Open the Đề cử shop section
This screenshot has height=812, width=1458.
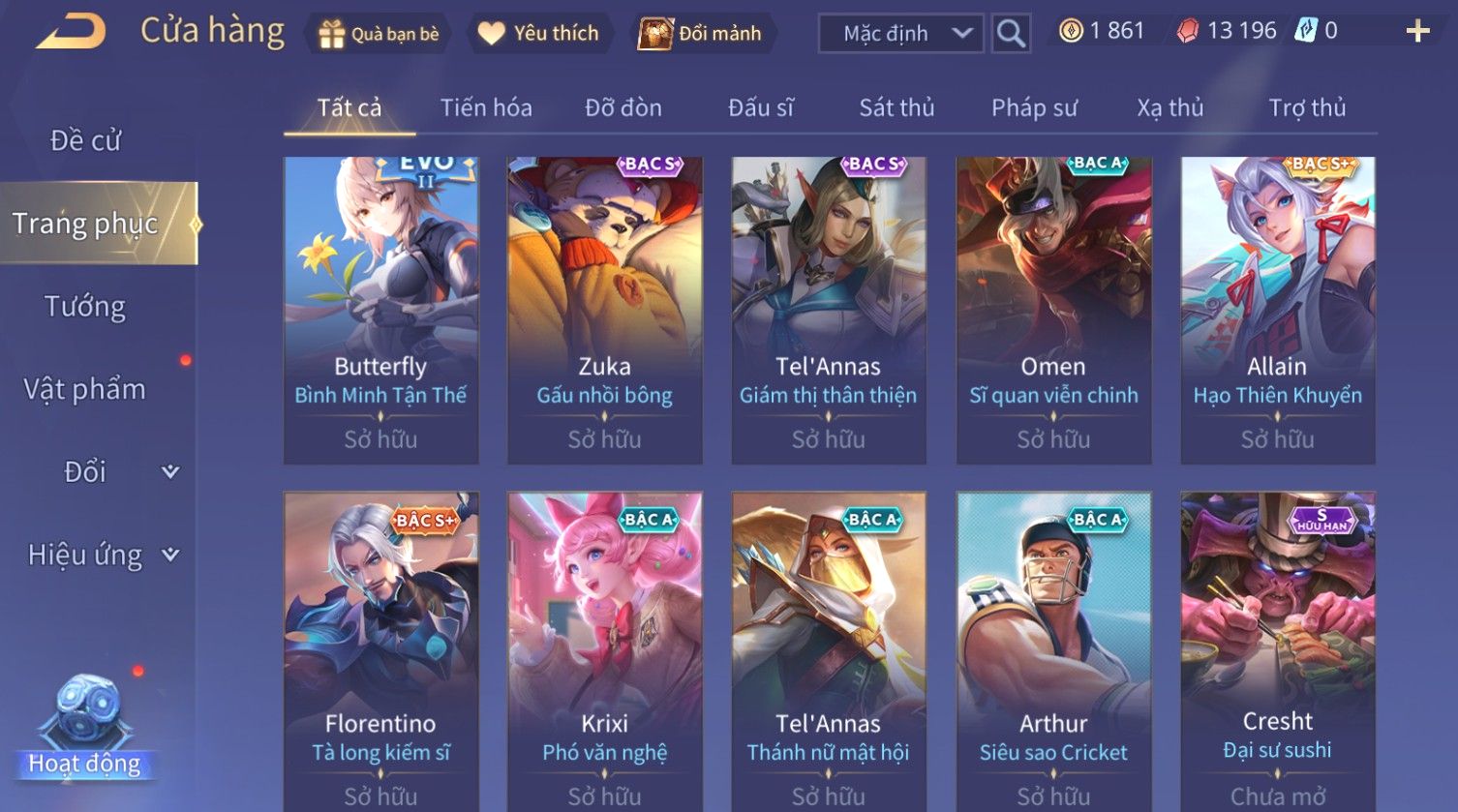pos(85,141)
